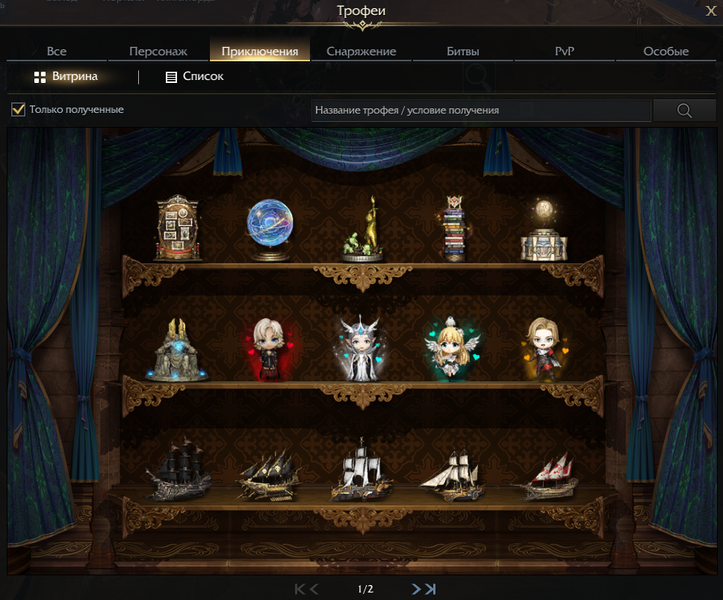This screenshot has height=600, width=723.
Task: Select the stone throne trophy
Action: tap(178, 350)
